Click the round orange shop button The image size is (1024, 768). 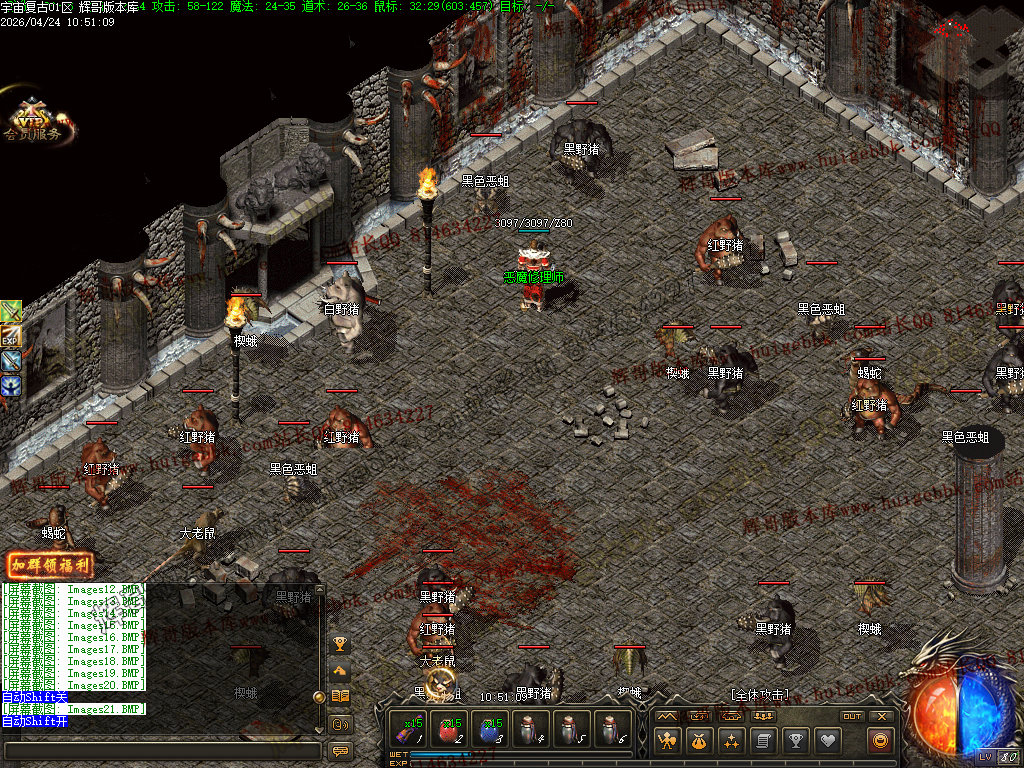click(x=880, y=741)
